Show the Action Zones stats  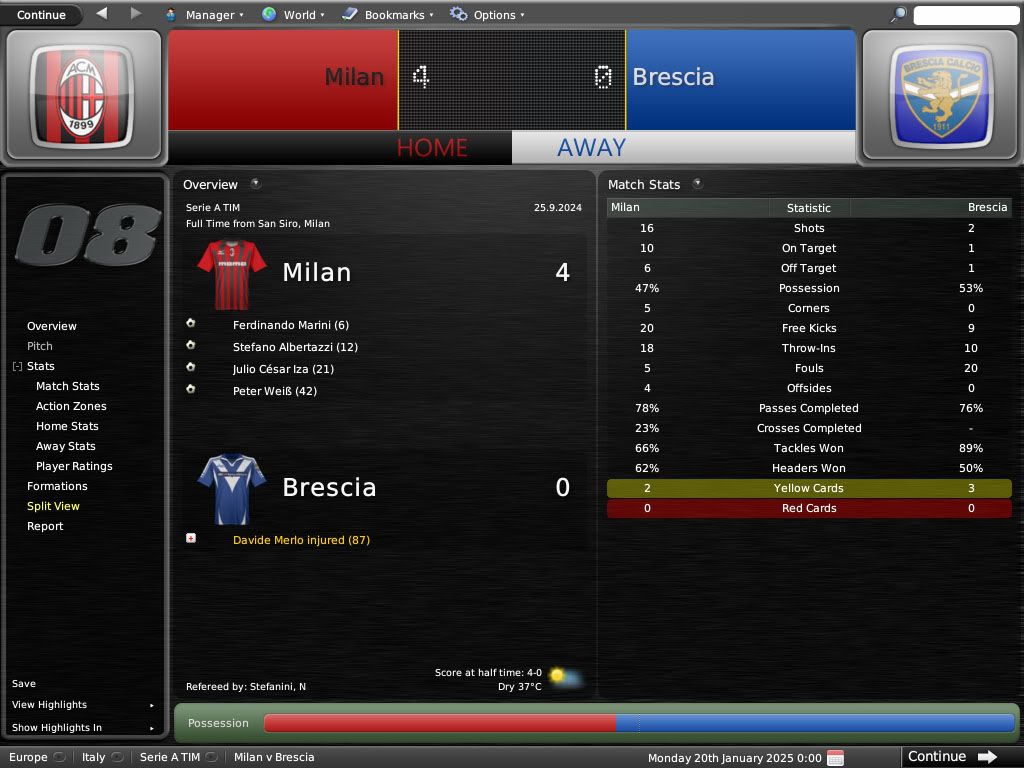[71, 406]
